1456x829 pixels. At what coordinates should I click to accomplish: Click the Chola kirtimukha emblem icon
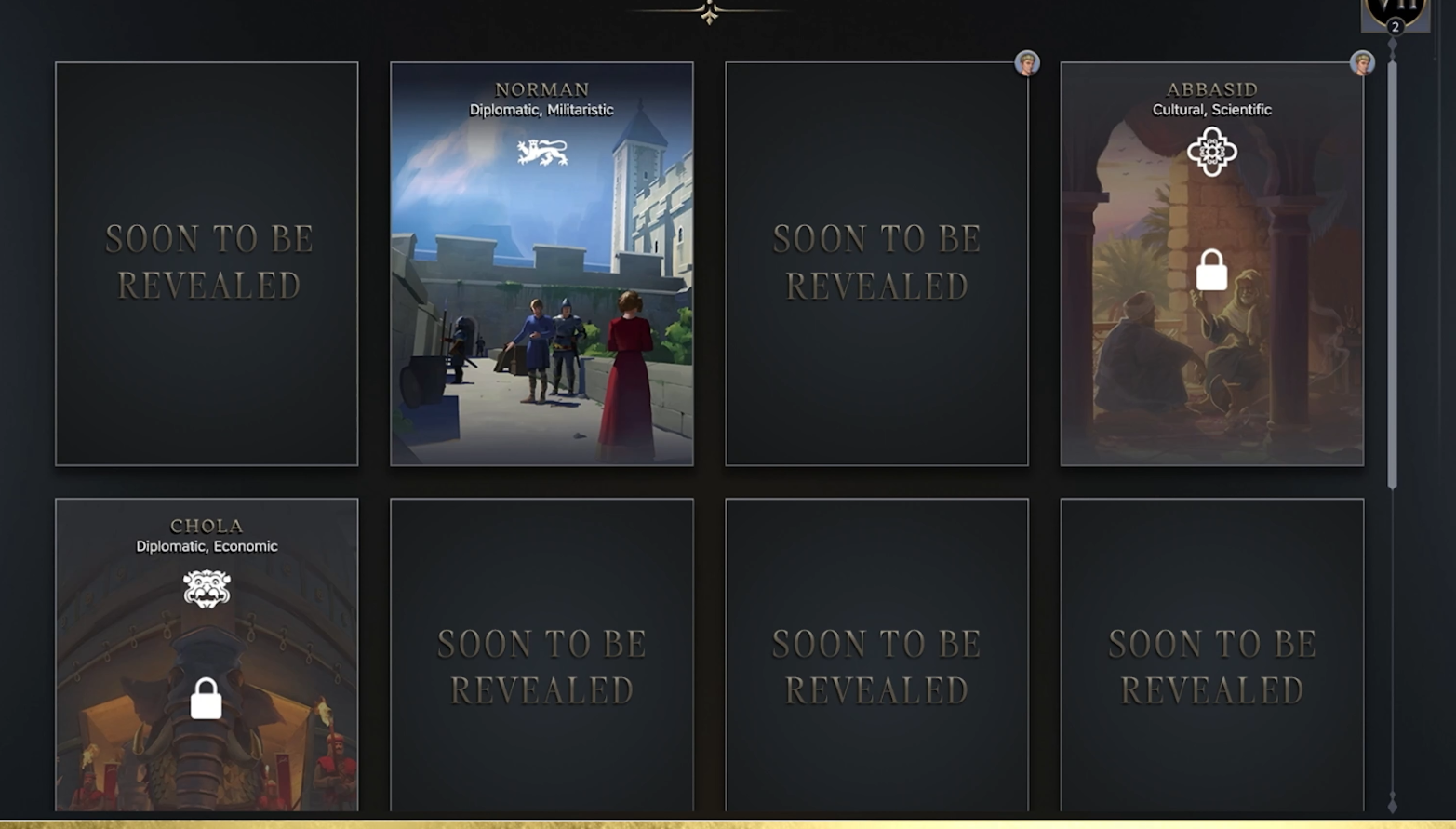pos(206,588)
